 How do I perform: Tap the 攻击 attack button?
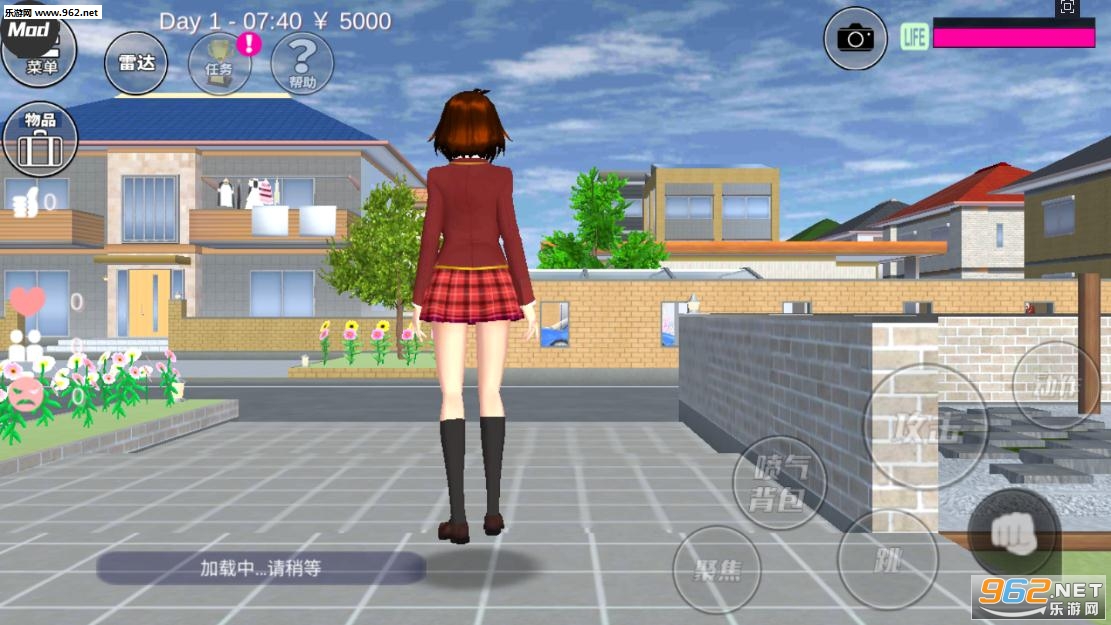click(x=925, y=427)
